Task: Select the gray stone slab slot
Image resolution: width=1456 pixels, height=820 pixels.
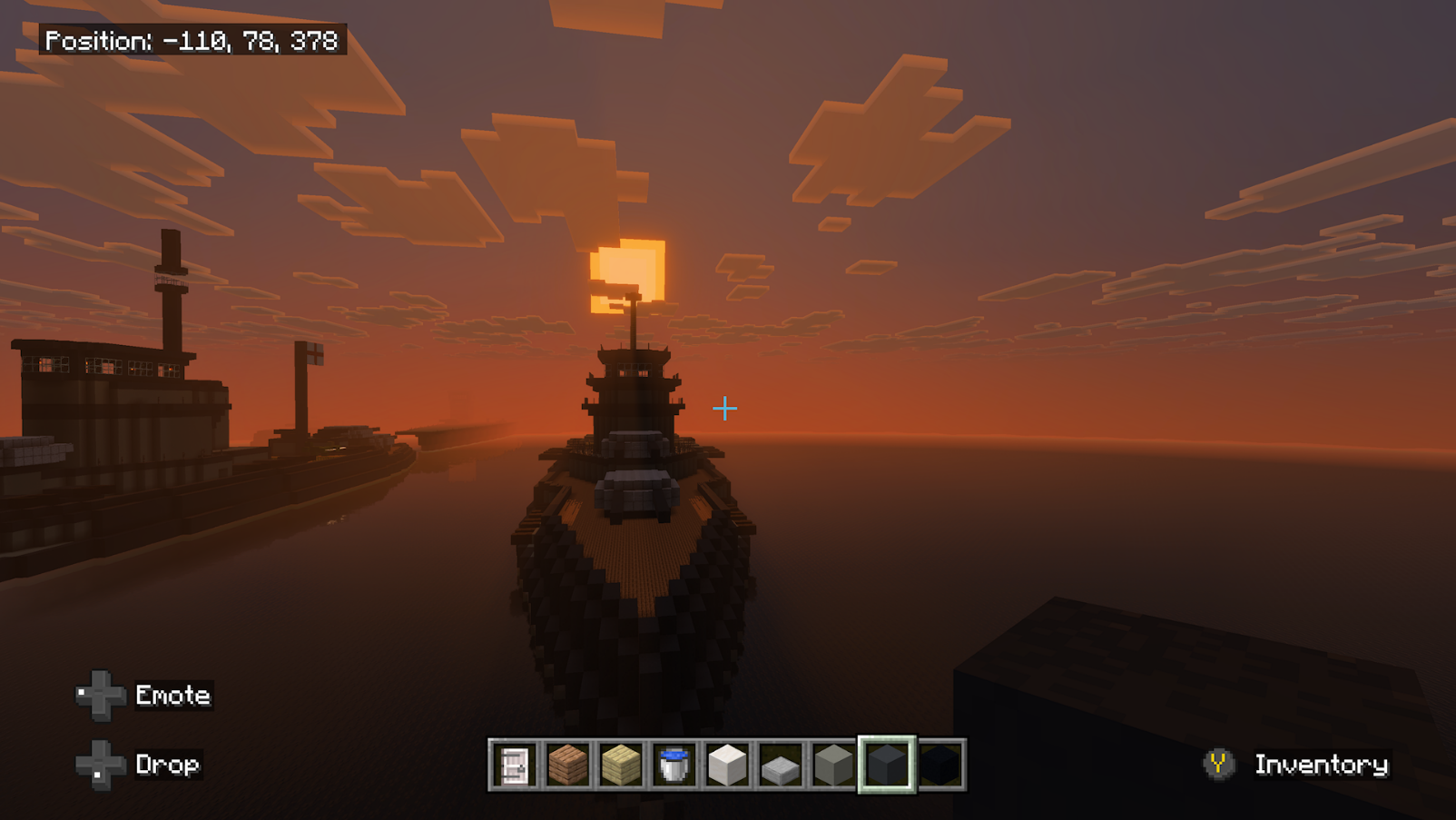Action: coord(781,765)
